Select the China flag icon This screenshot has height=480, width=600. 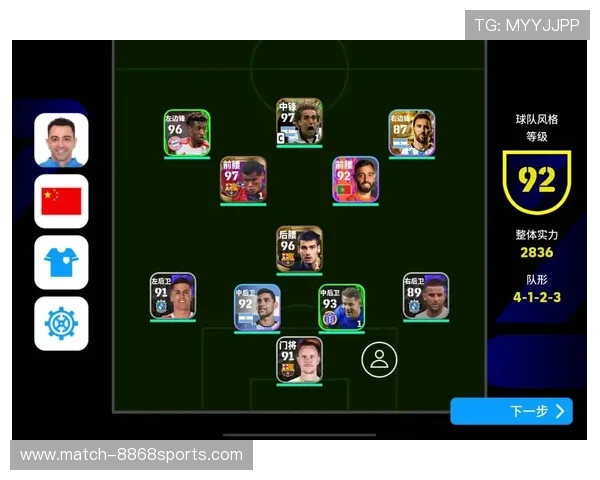click(61, 201)
